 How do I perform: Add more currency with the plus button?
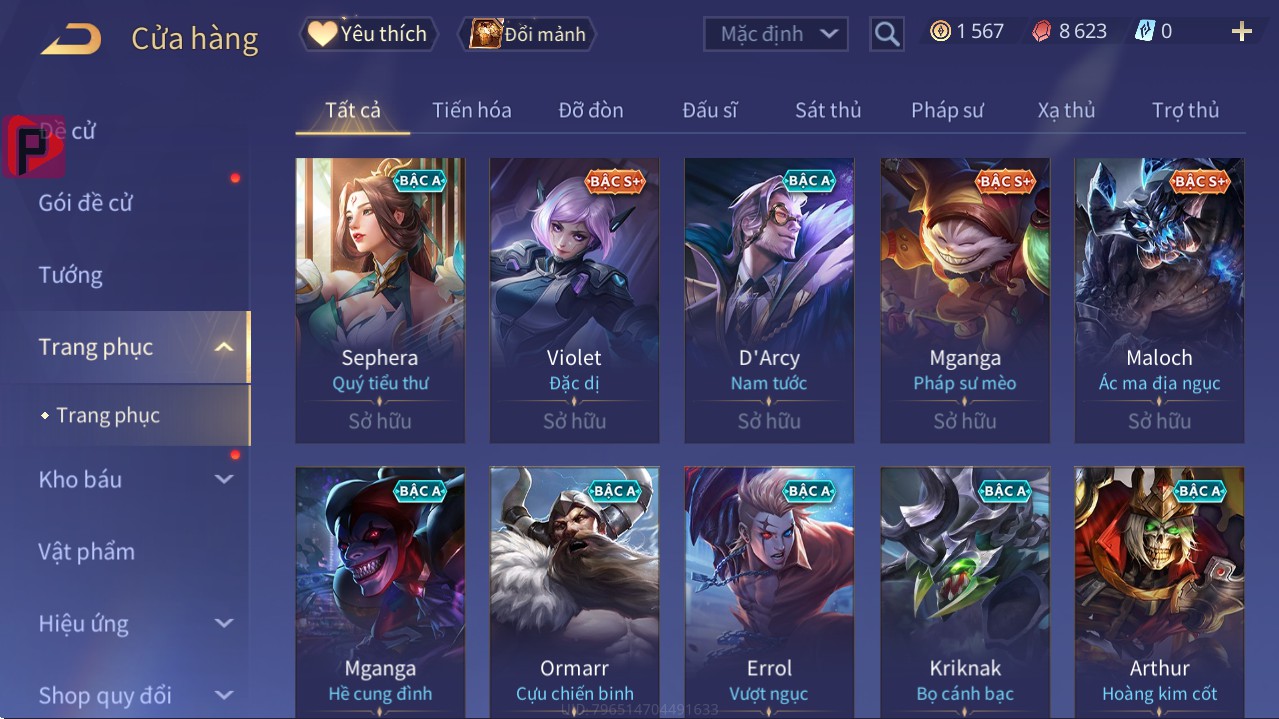(x=1241, y=32)
